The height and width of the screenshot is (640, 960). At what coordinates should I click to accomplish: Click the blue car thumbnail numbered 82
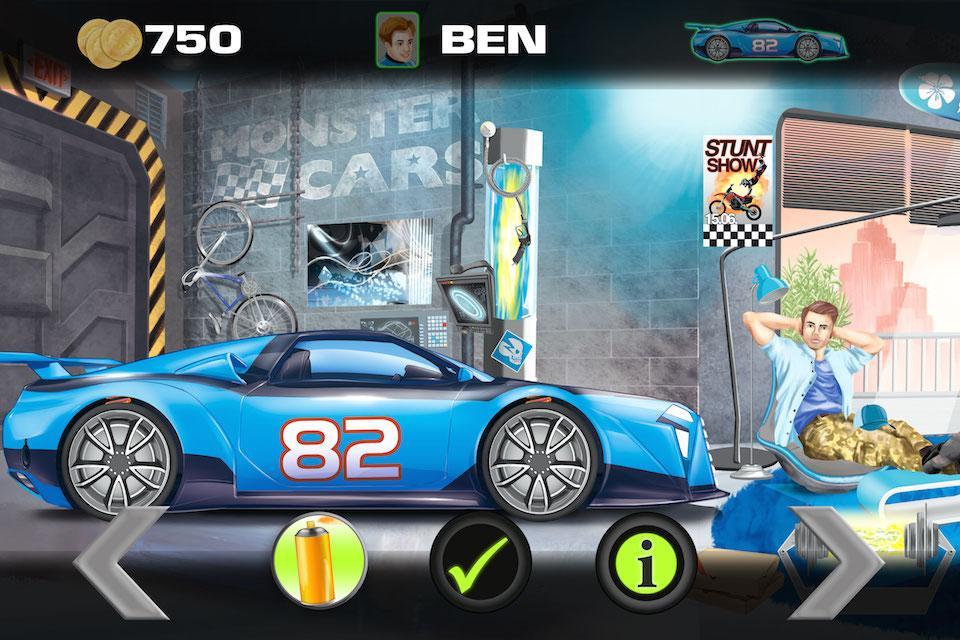click(x=767, y=41)
